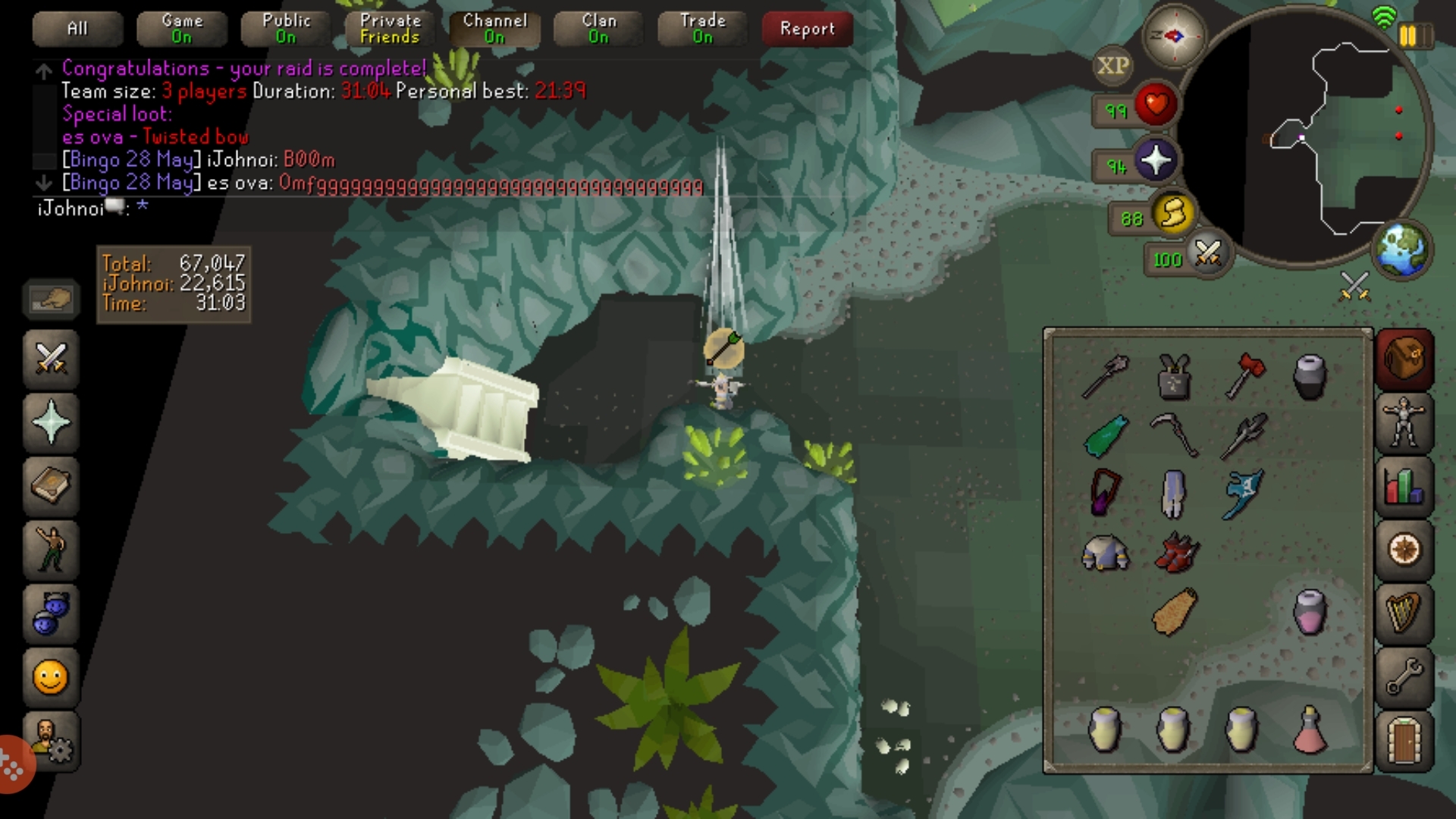Open the music harp tab
The image size is (1456, 819).
tap(1404, 613)
